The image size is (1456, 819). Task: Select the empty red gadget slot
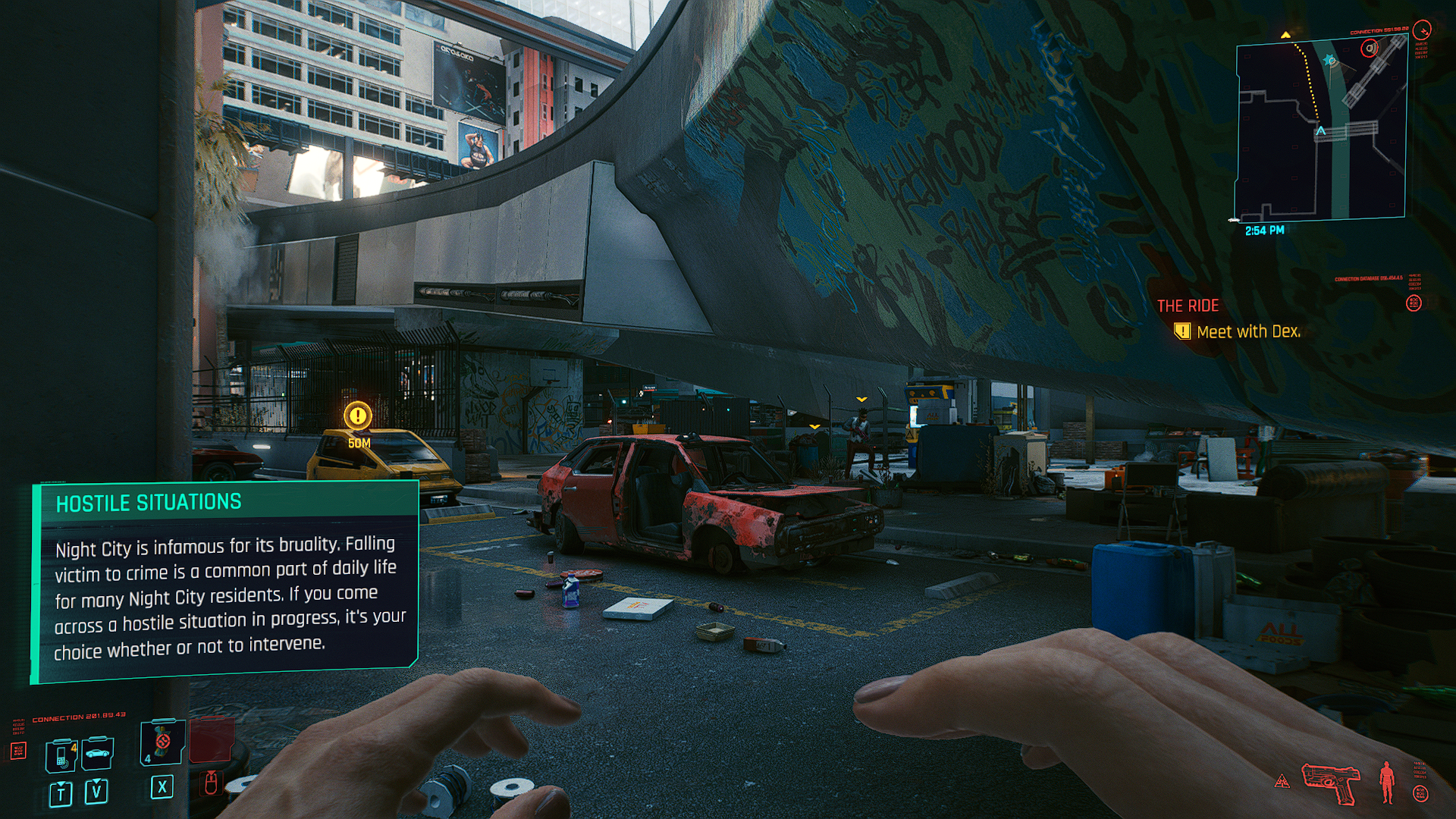tap(211, 740)
